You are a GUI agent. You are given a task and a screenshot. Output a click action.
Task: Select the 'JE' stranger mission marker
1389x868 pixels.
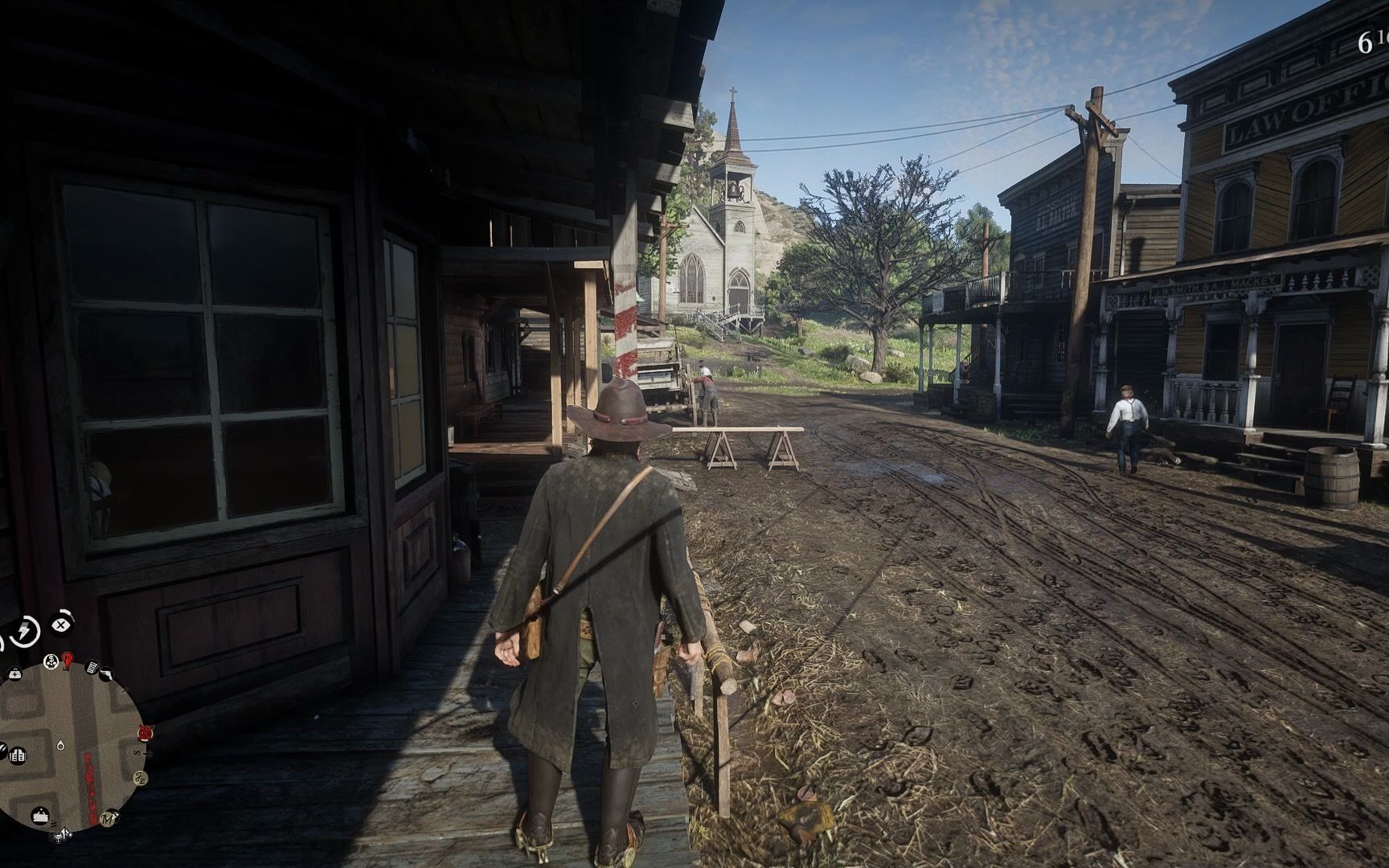(x=139, y=776)
